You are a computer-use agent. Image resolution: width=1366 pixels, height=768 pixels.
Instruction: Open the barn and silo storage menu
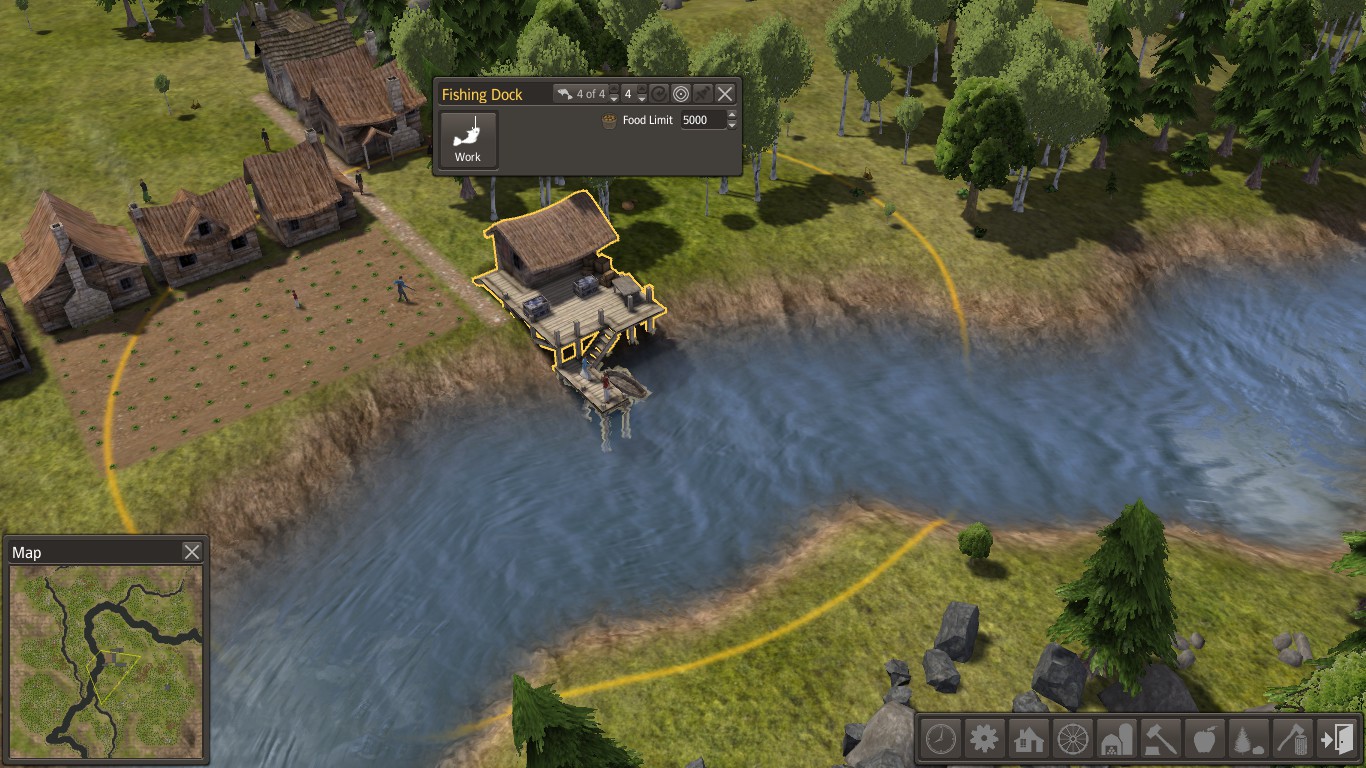pos(1116,740)
